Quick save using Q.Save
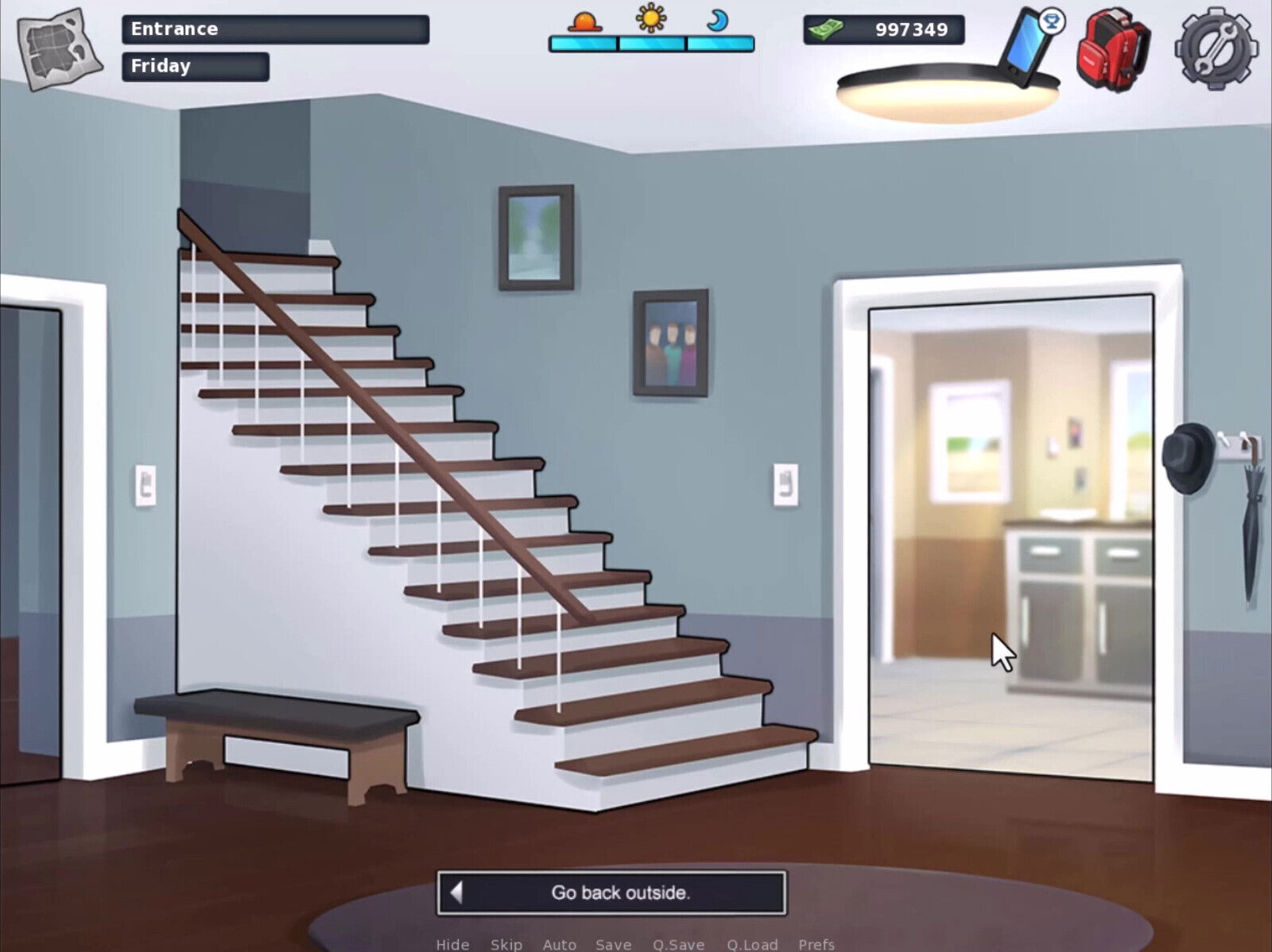 tap(677, 945)
